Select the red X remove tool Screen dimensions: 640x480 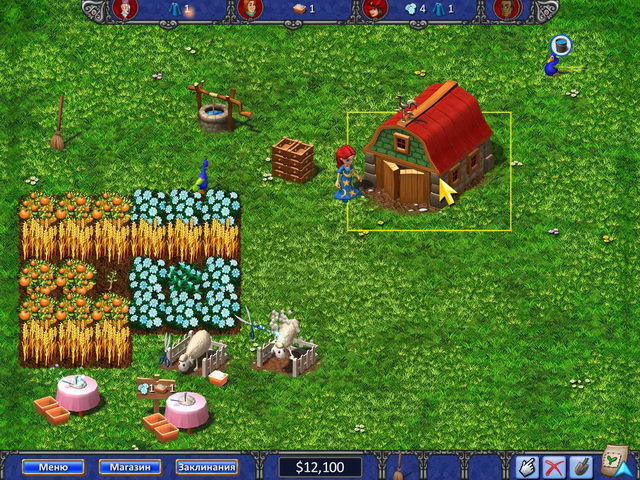click(553, 466)
